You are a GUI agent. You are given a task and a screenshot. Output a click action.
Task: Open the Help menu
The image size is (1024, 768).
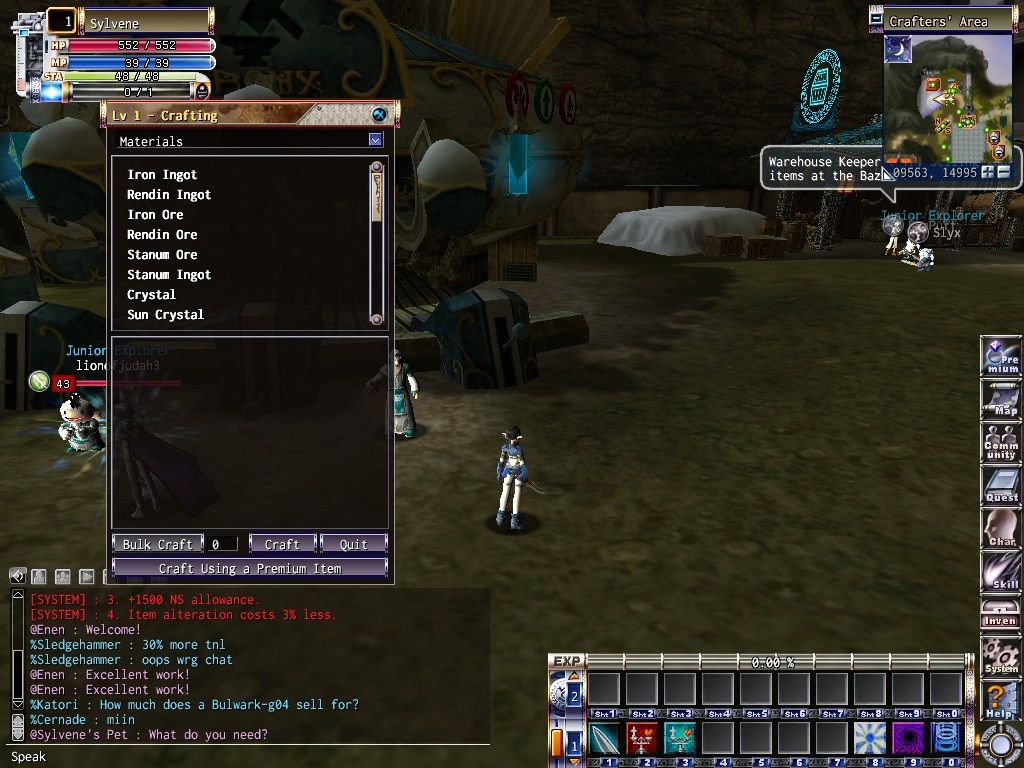pyautogui.click(x=1001, y=699)
